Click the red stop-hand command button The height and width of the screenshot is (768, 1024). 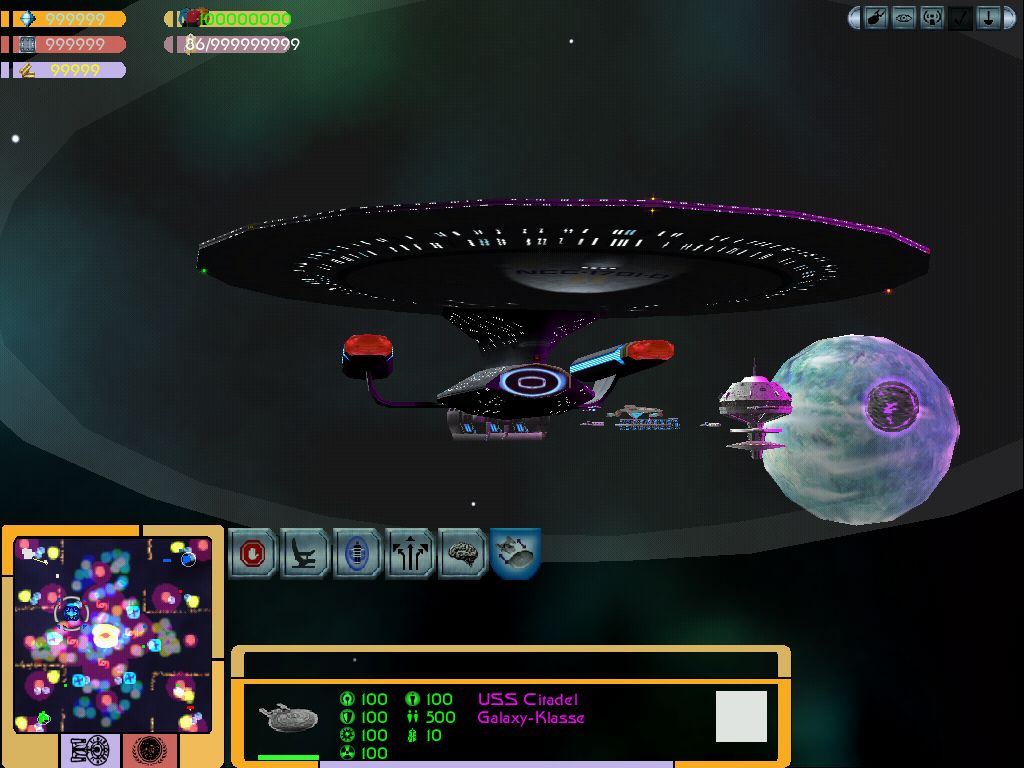253,553
